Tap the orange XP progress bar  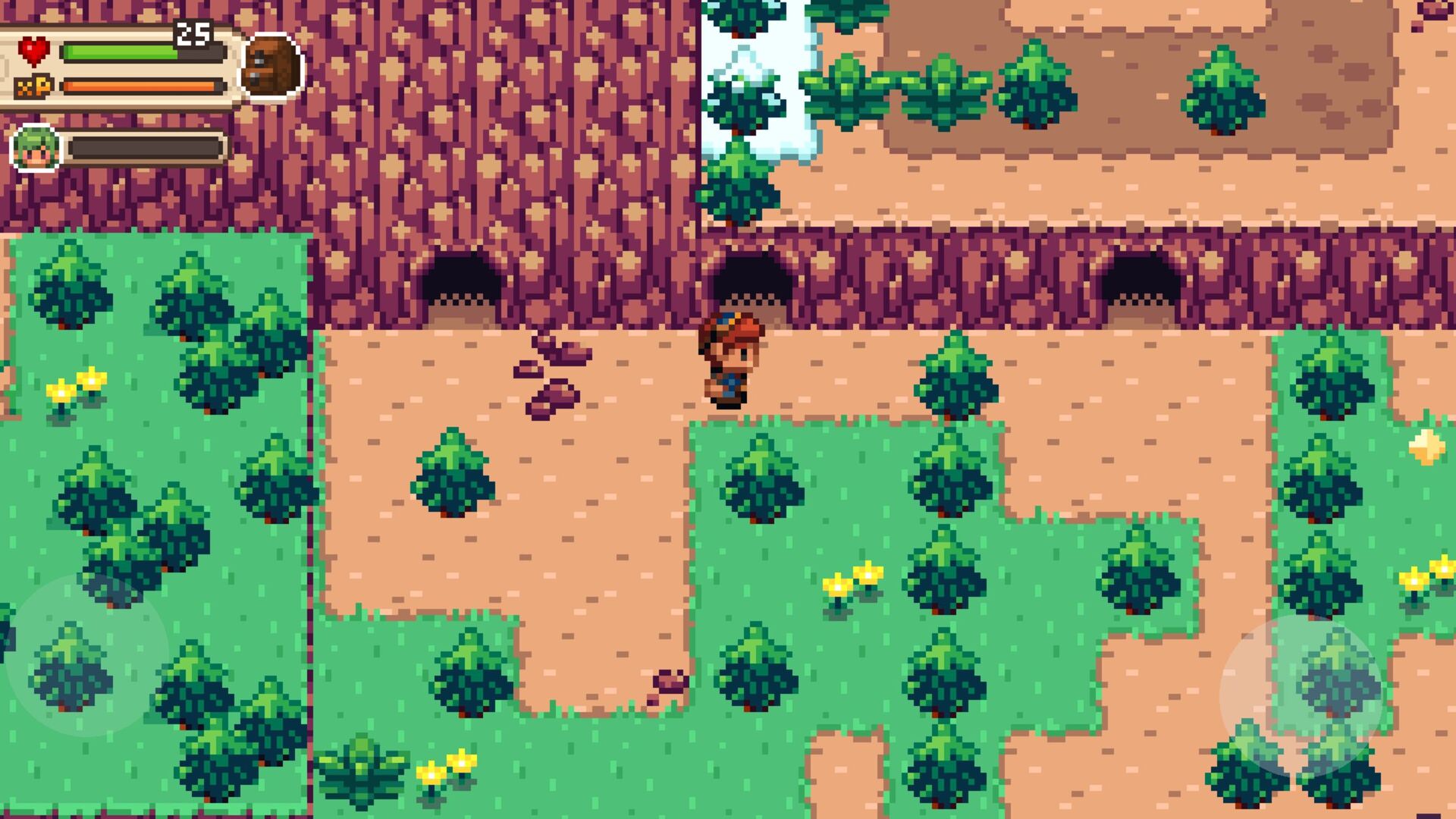coord(140,86)
